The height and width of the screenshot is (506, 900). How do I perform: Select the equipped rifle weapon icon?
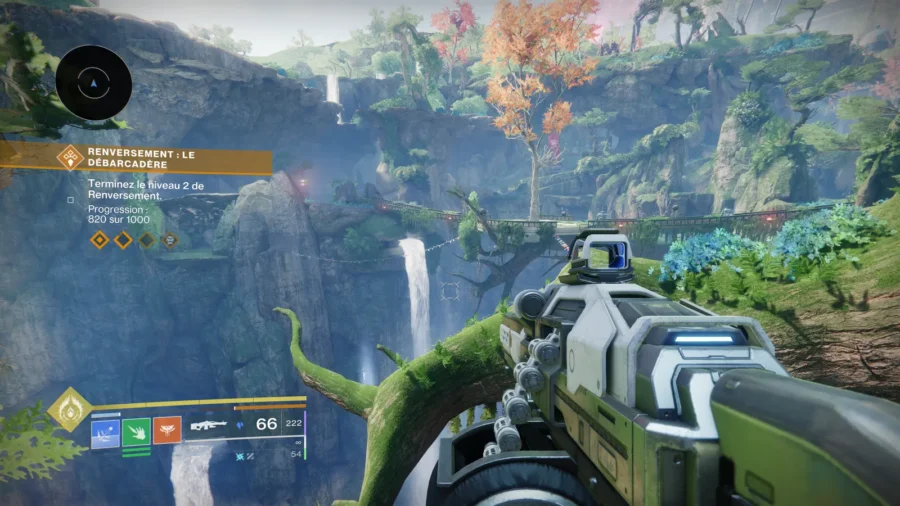click(208, 425)
